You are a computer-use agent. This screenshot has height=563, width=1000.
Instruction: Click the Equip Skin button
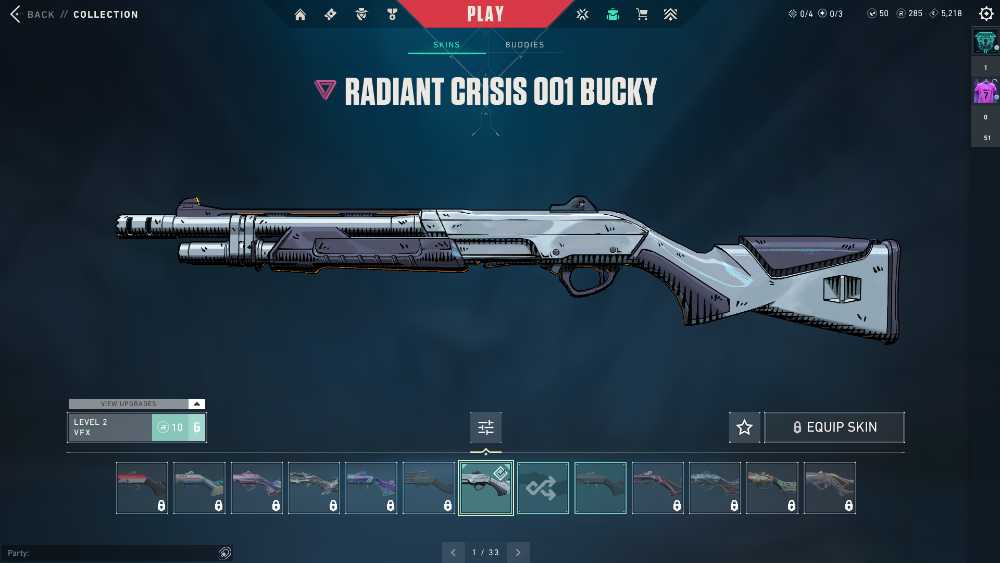[x=834, y=427]
